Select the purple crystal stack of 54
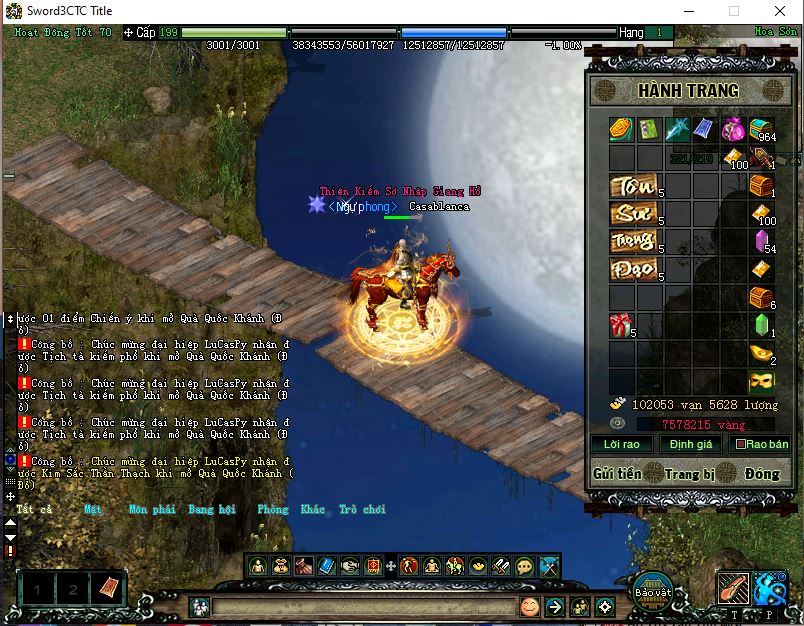The image size is (804, 626). coord(760,242)
